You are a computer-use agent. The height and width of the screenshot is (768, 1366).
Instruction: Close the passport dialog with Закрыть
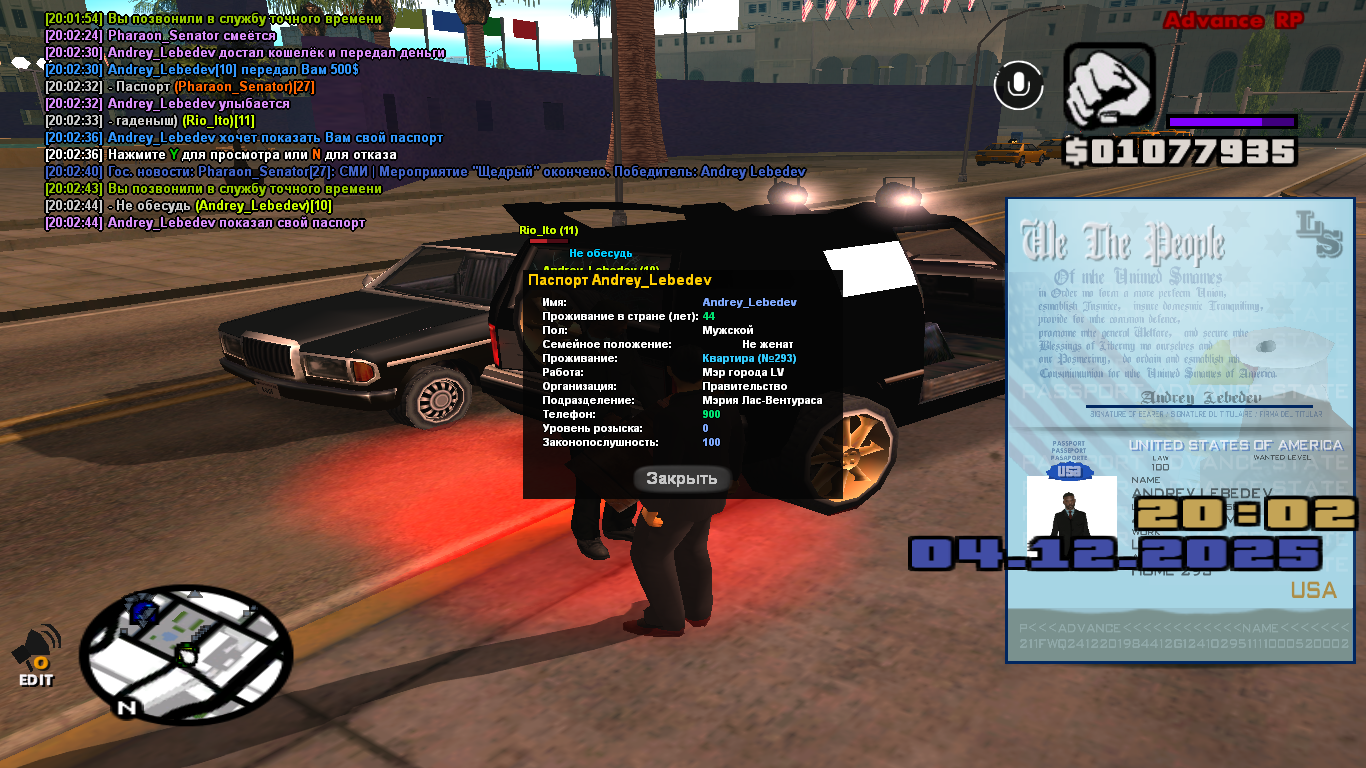pyautogui.click(x=682, y=478)
